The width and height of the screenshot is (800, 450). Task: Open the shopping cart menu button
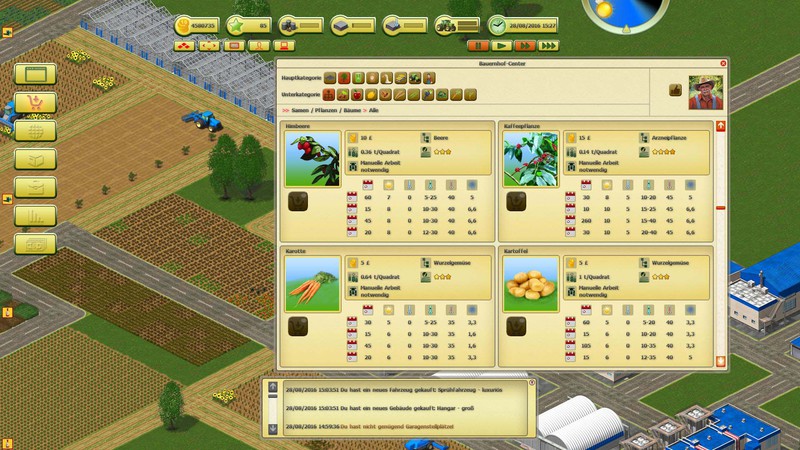tap(35, 102)
